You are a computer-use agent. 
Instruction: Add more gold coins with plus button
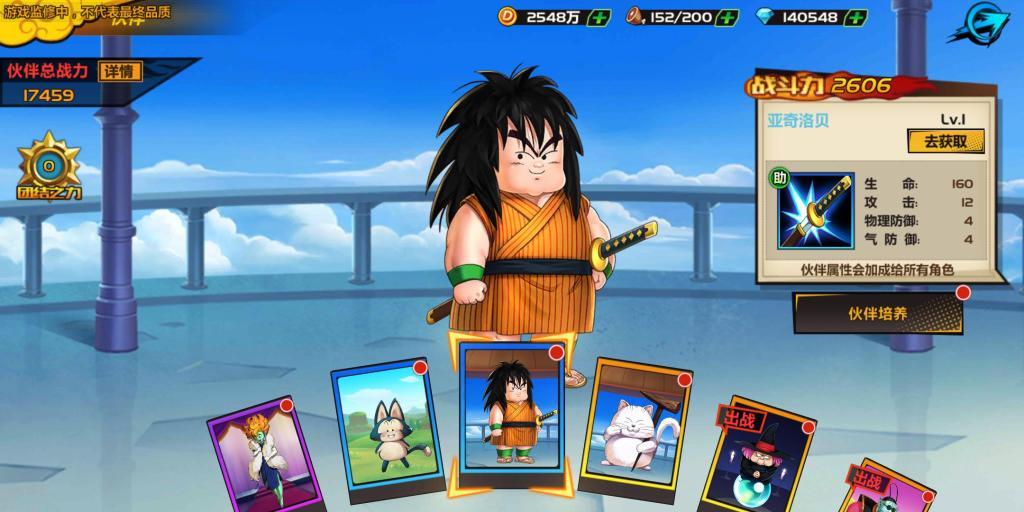point(599,17)
